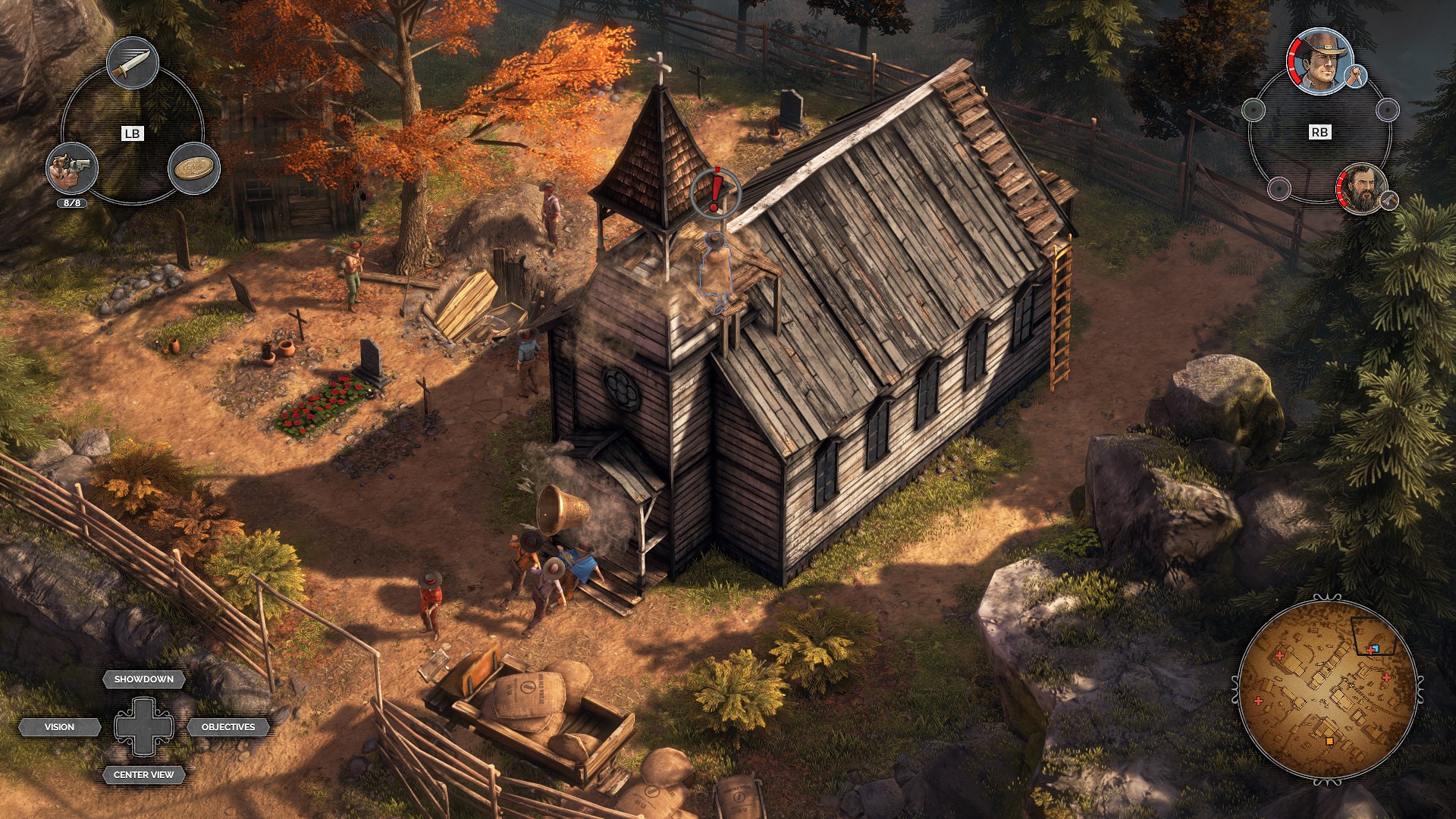
Task: Click an empty slot on the character wheel
Action: 1252,111
